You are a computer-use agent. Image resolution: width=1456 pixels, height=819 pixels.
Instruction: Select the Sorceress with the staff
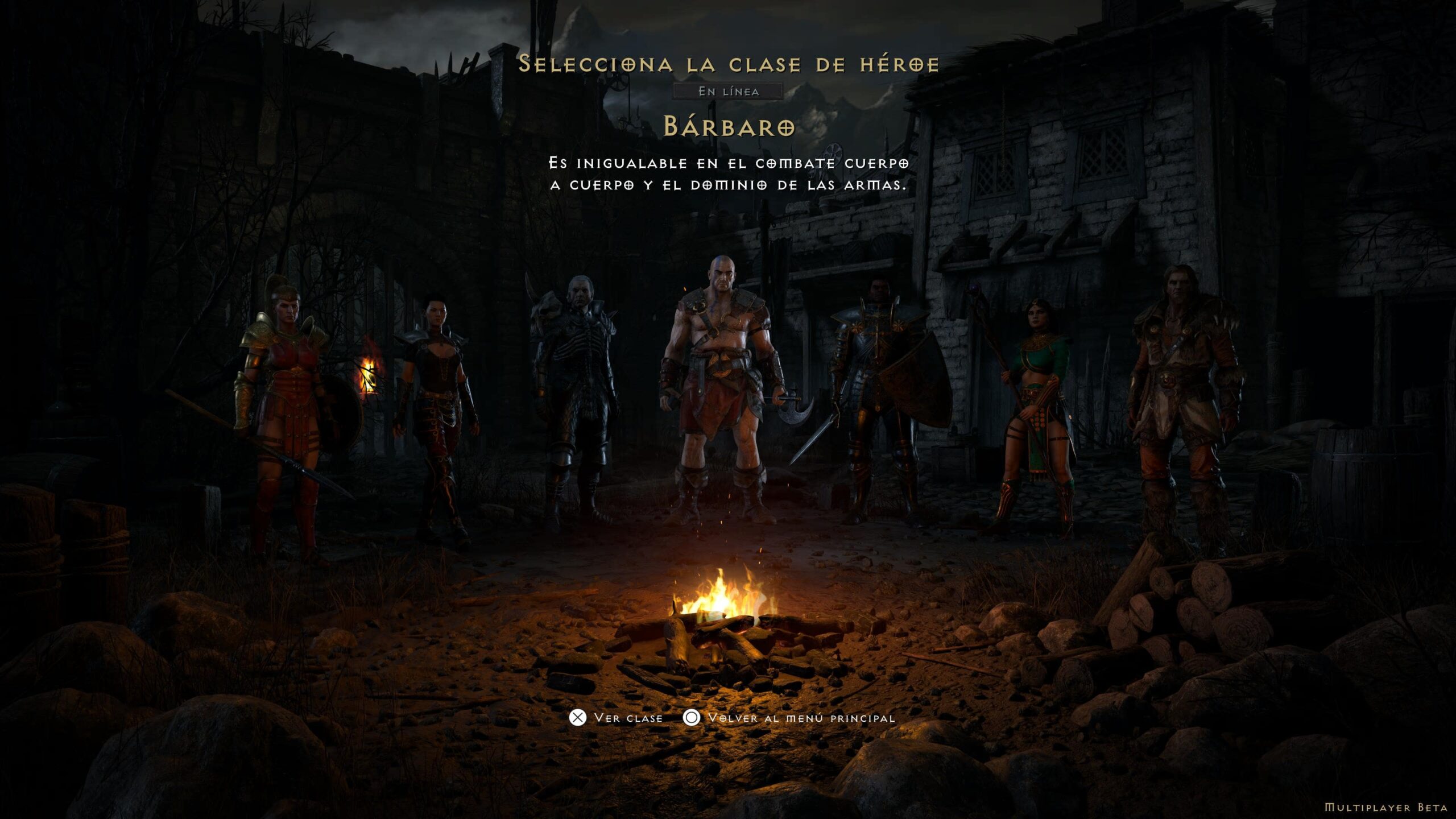[x=1035, y=409]
